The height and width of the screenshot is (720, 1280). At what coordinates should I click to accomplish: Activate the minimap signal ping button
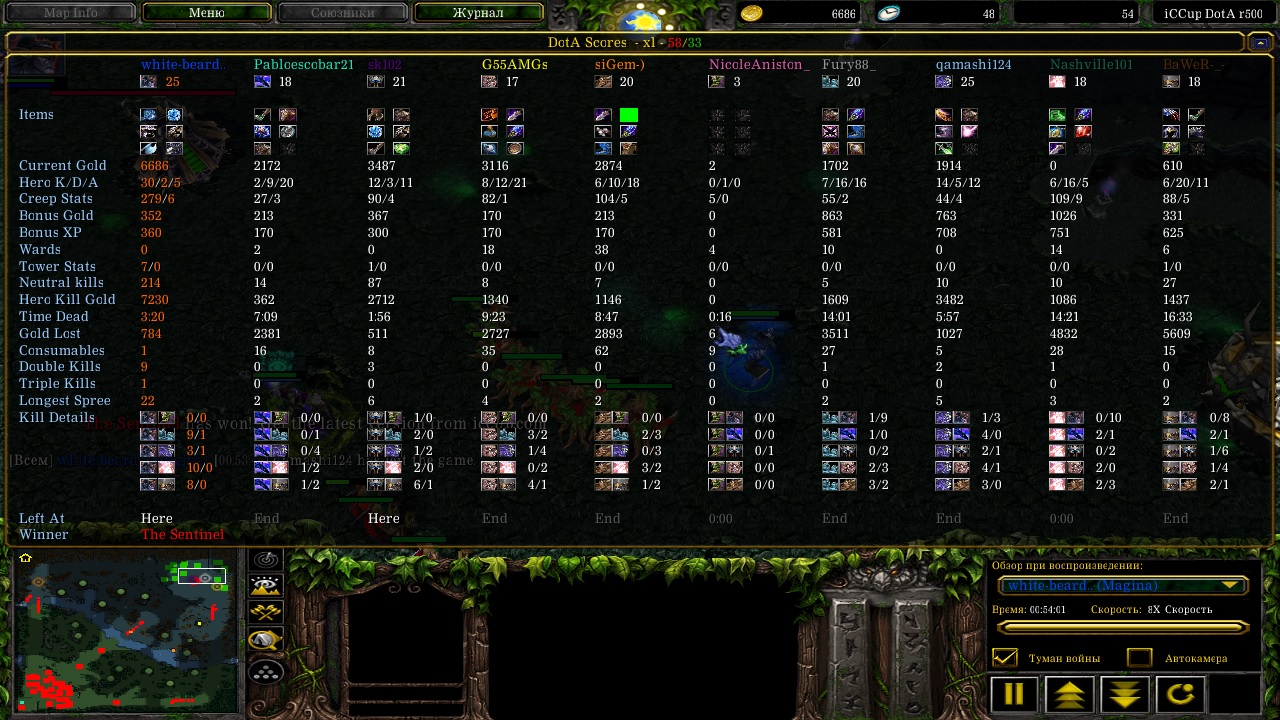coord(266,561)
